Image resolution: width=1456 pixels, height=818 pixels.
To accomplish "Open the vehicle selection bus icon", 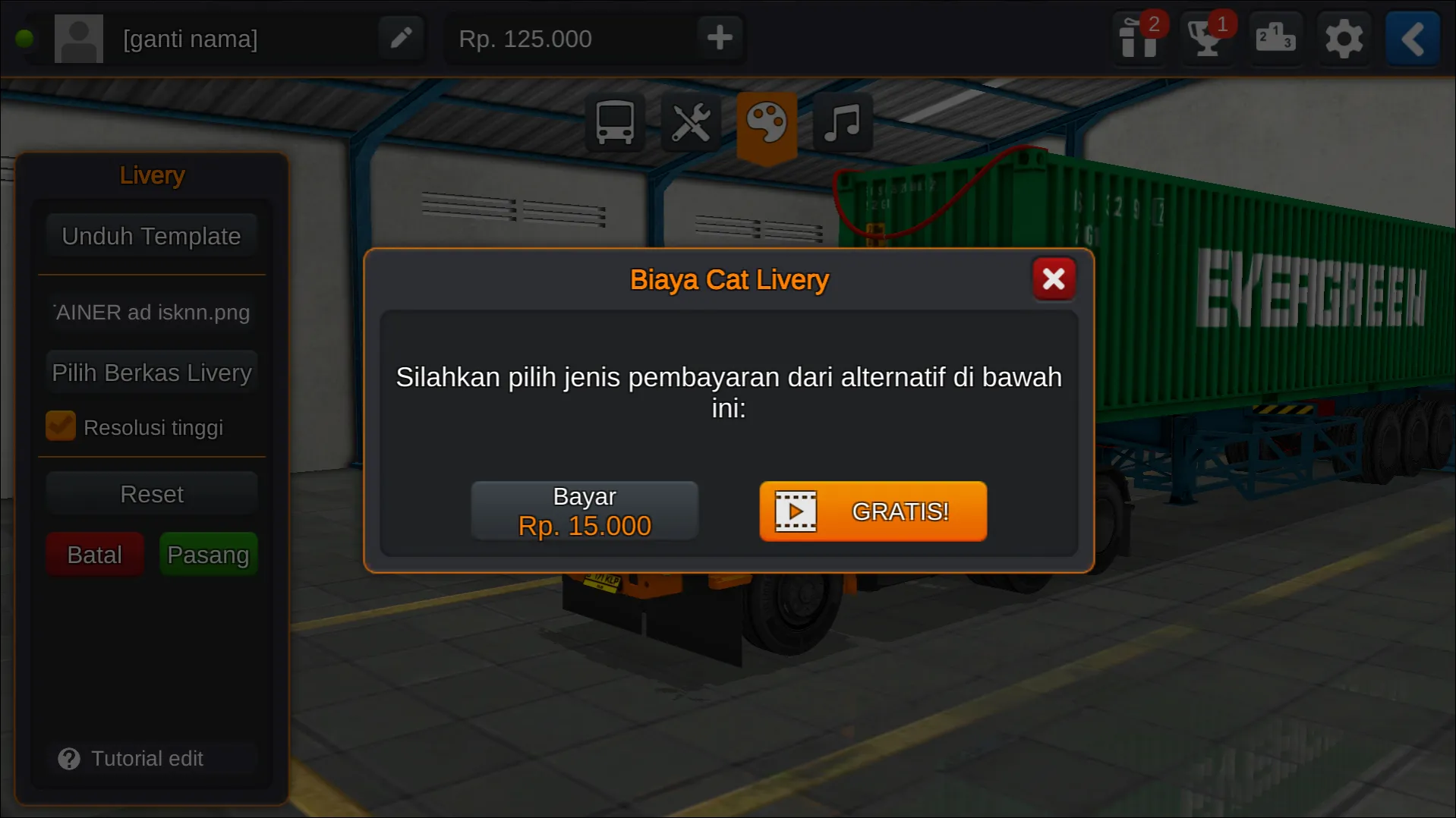I will click(x=613, y=121).
